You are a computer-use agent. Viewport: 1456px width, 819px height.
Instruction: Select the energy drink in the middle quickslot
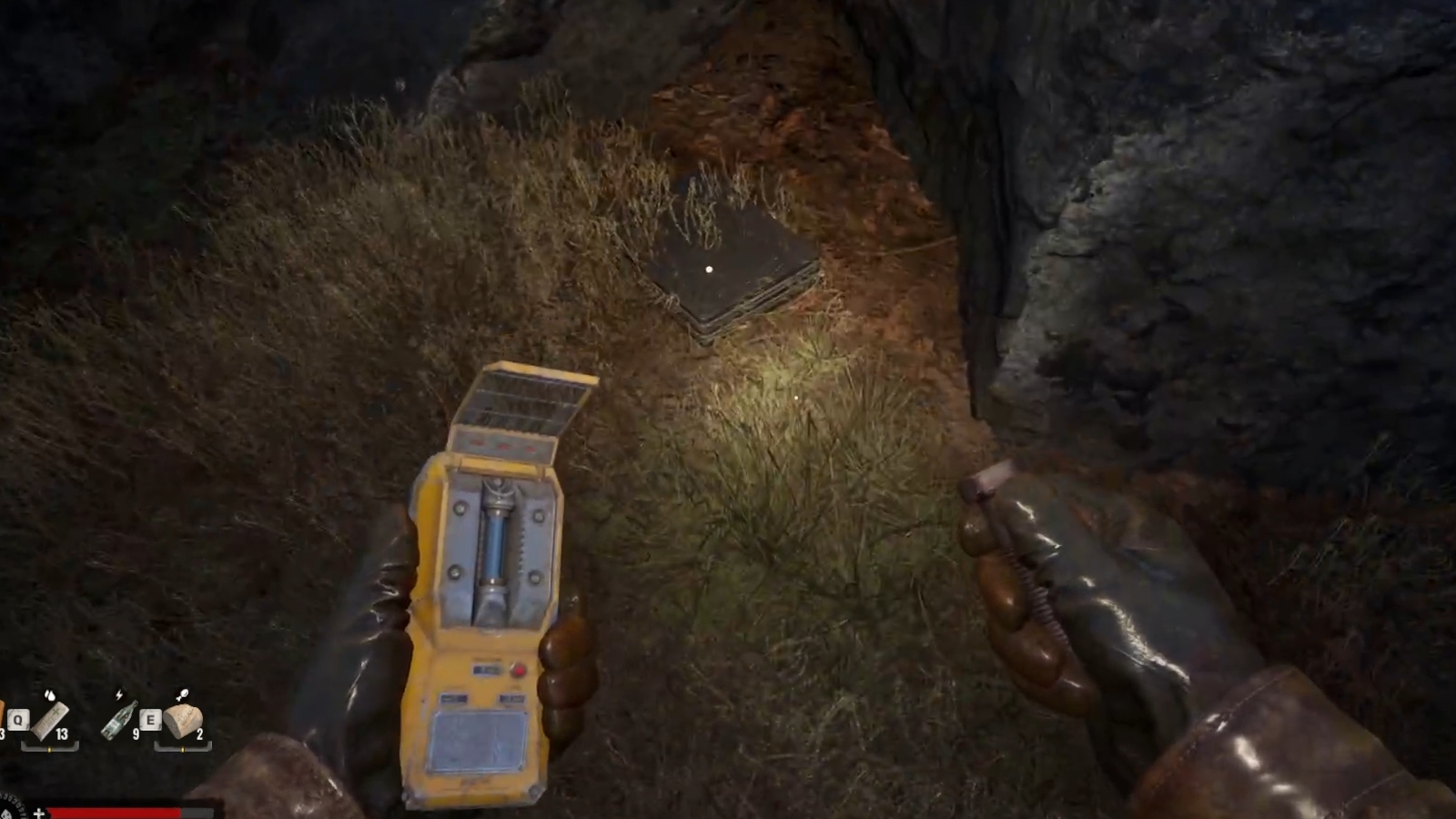[118, 721]
